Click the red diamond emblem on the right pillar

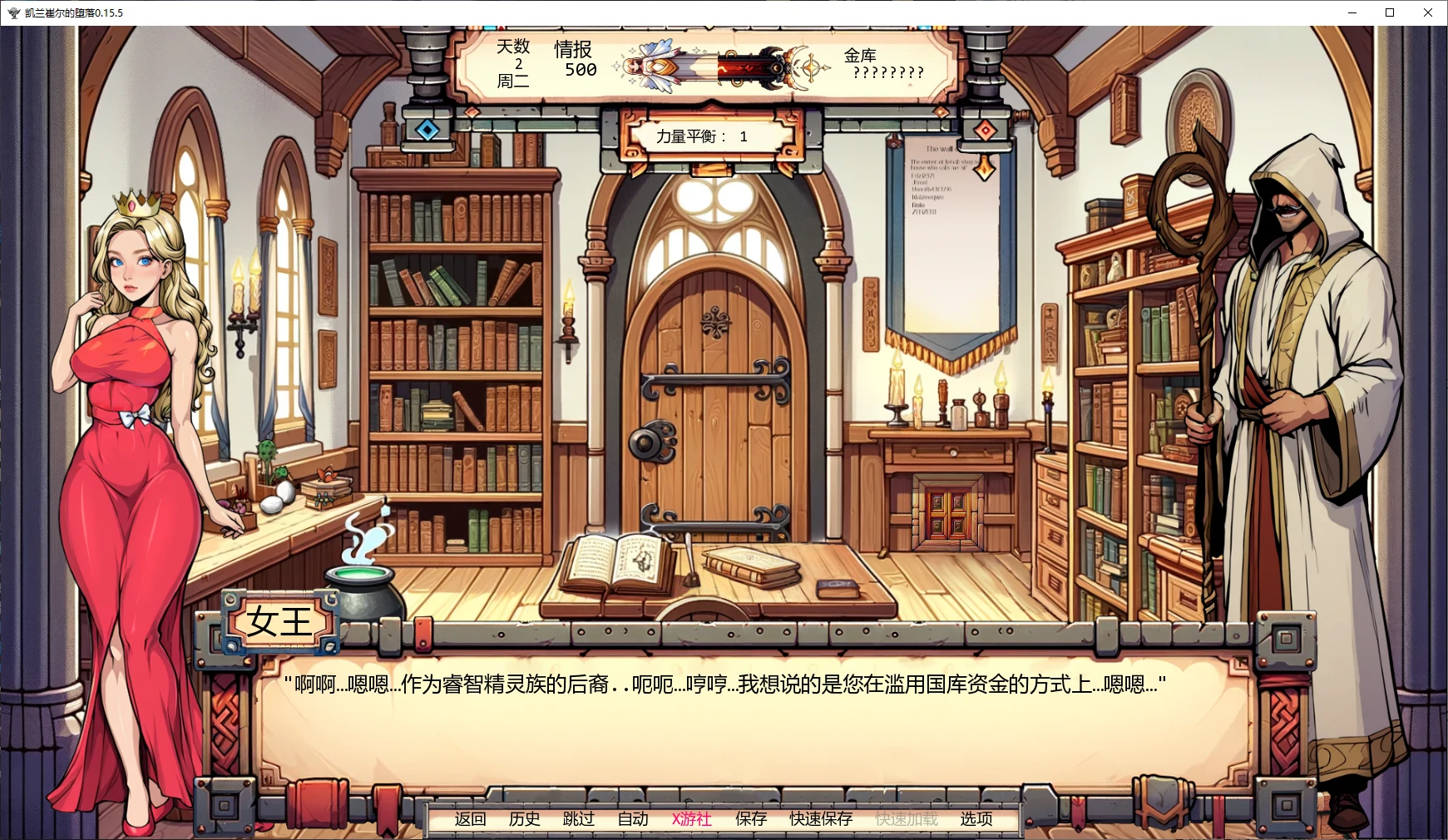(x=986, y=129)
